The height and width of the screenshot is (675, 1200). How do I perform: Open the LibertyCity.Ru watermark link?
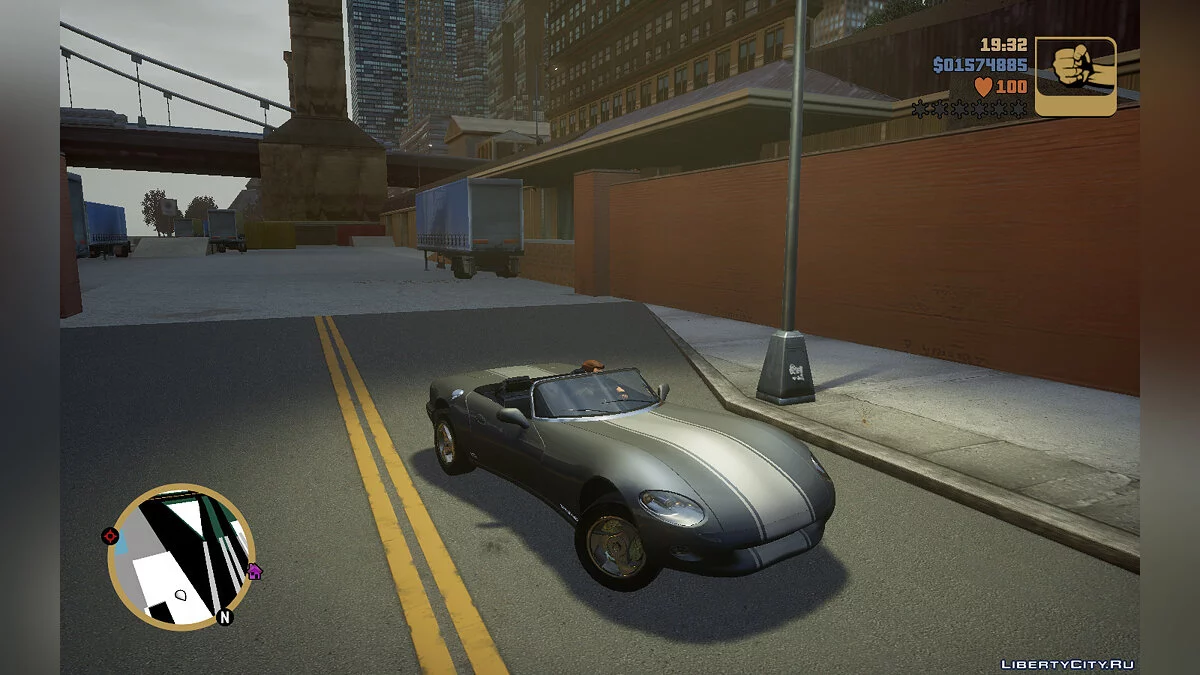[x=1067, y=664]
